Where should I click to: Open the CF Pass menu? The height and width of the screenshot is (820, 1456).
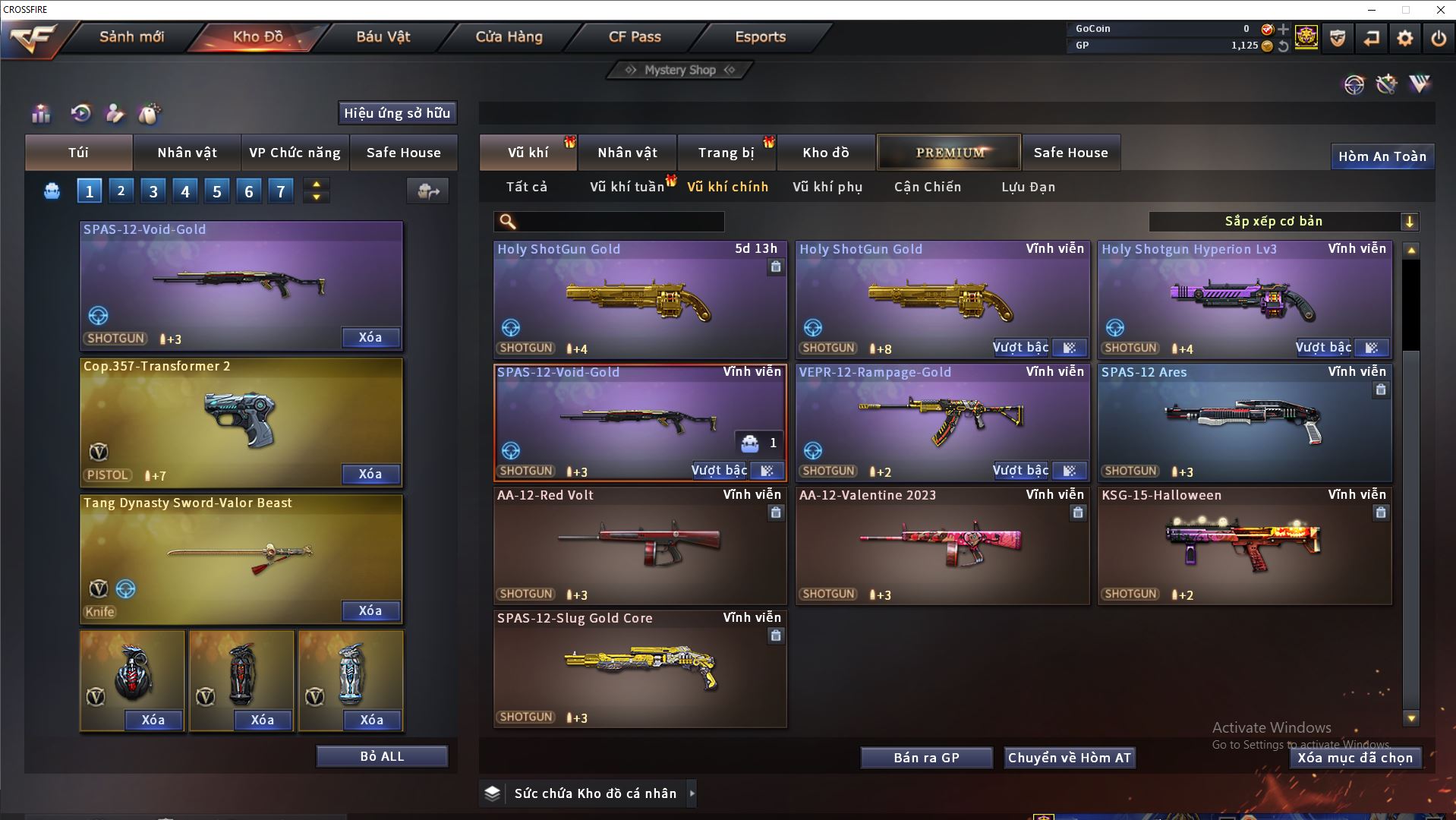tap(635, 36)
